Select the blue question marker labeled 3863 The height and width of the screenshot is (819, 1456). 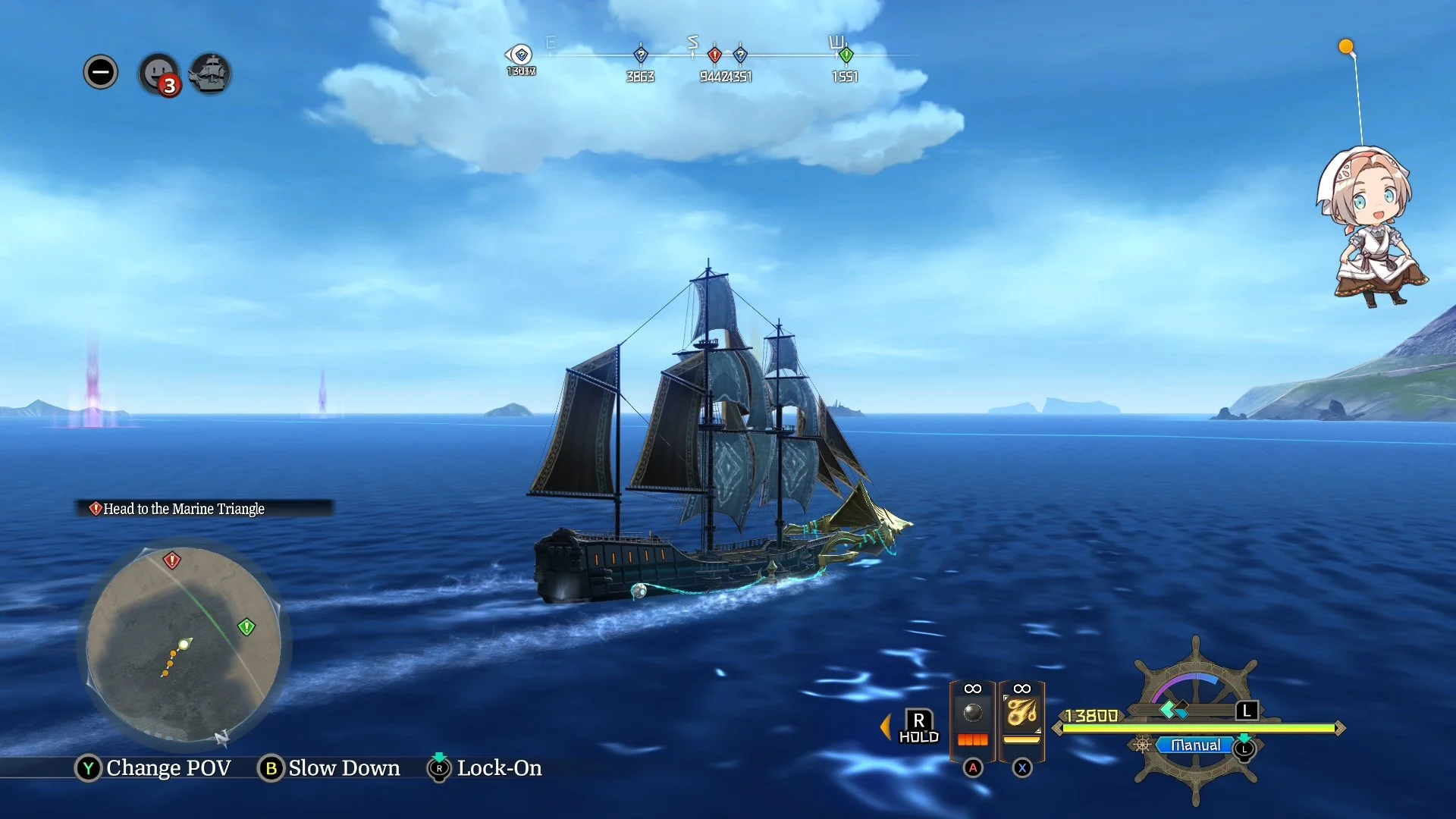pos(641,55)
